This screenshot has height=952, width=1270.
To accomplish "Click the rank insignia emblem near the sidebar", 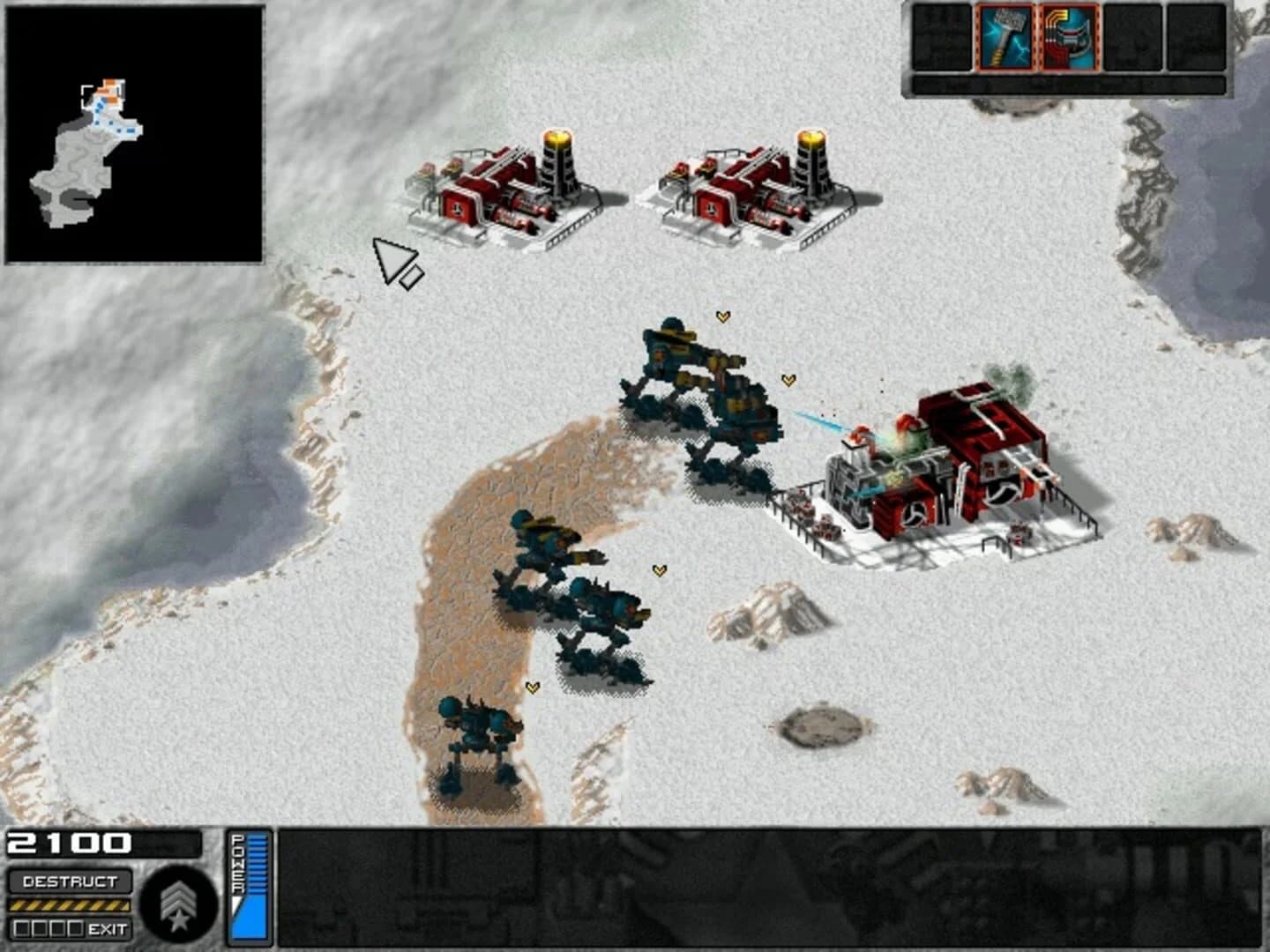I will pos(178,903).
